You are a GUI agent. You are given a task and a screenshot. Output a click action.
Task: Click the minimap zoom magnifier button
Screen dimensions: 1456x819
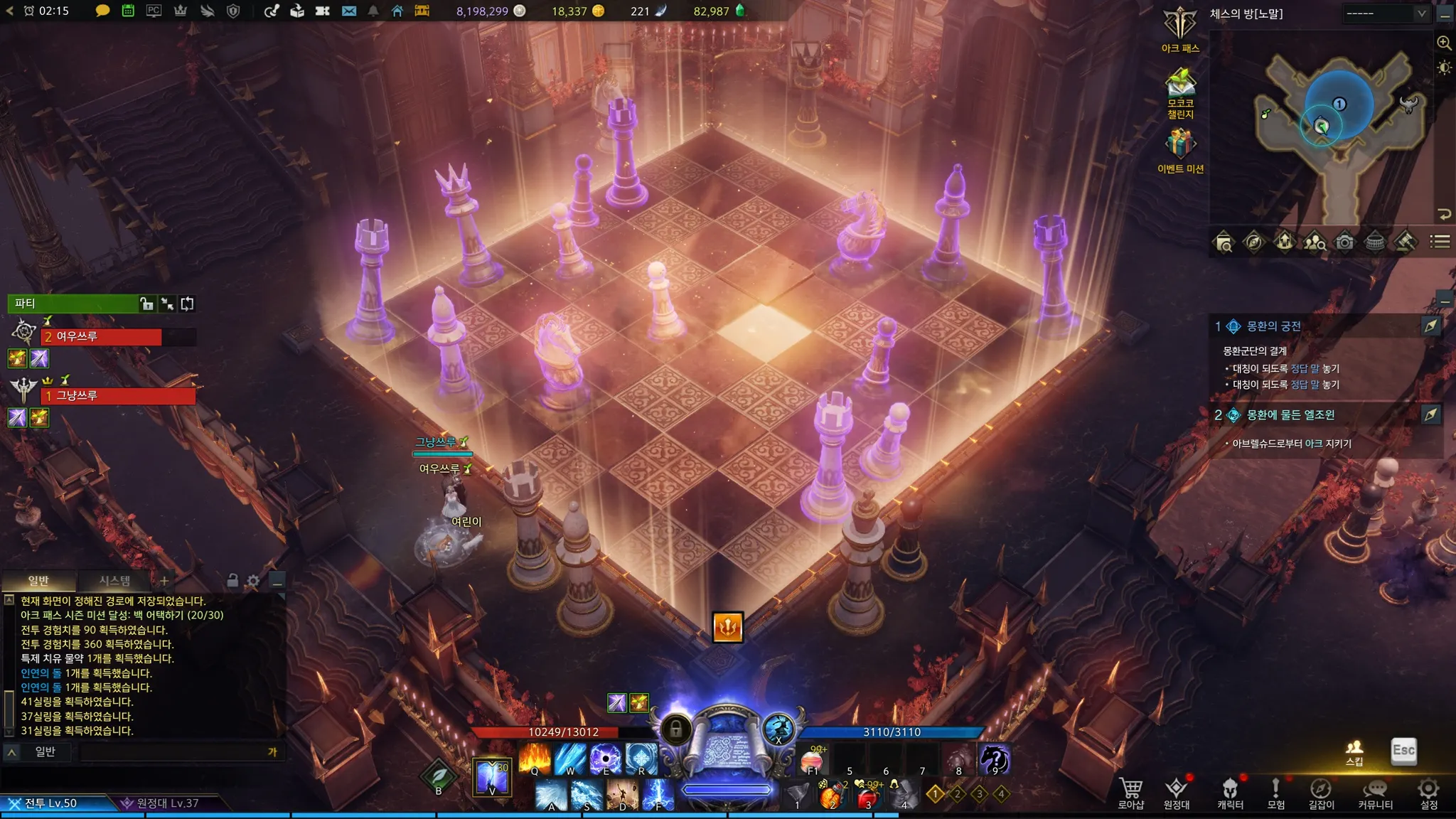(x=1444, y=43)
